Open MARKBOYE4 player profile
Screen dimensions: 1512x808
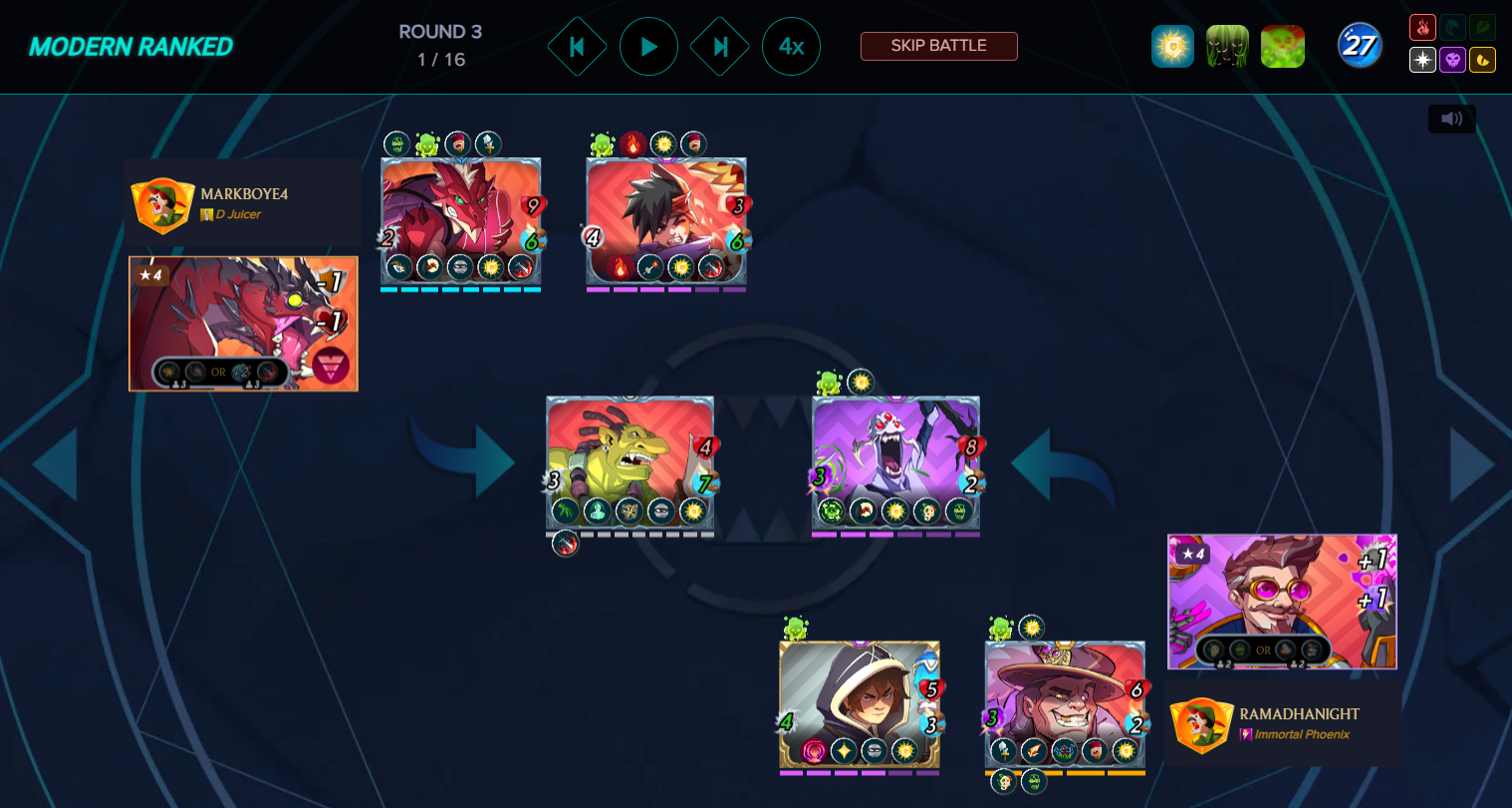pyautogui.click(x=243, y=202)
